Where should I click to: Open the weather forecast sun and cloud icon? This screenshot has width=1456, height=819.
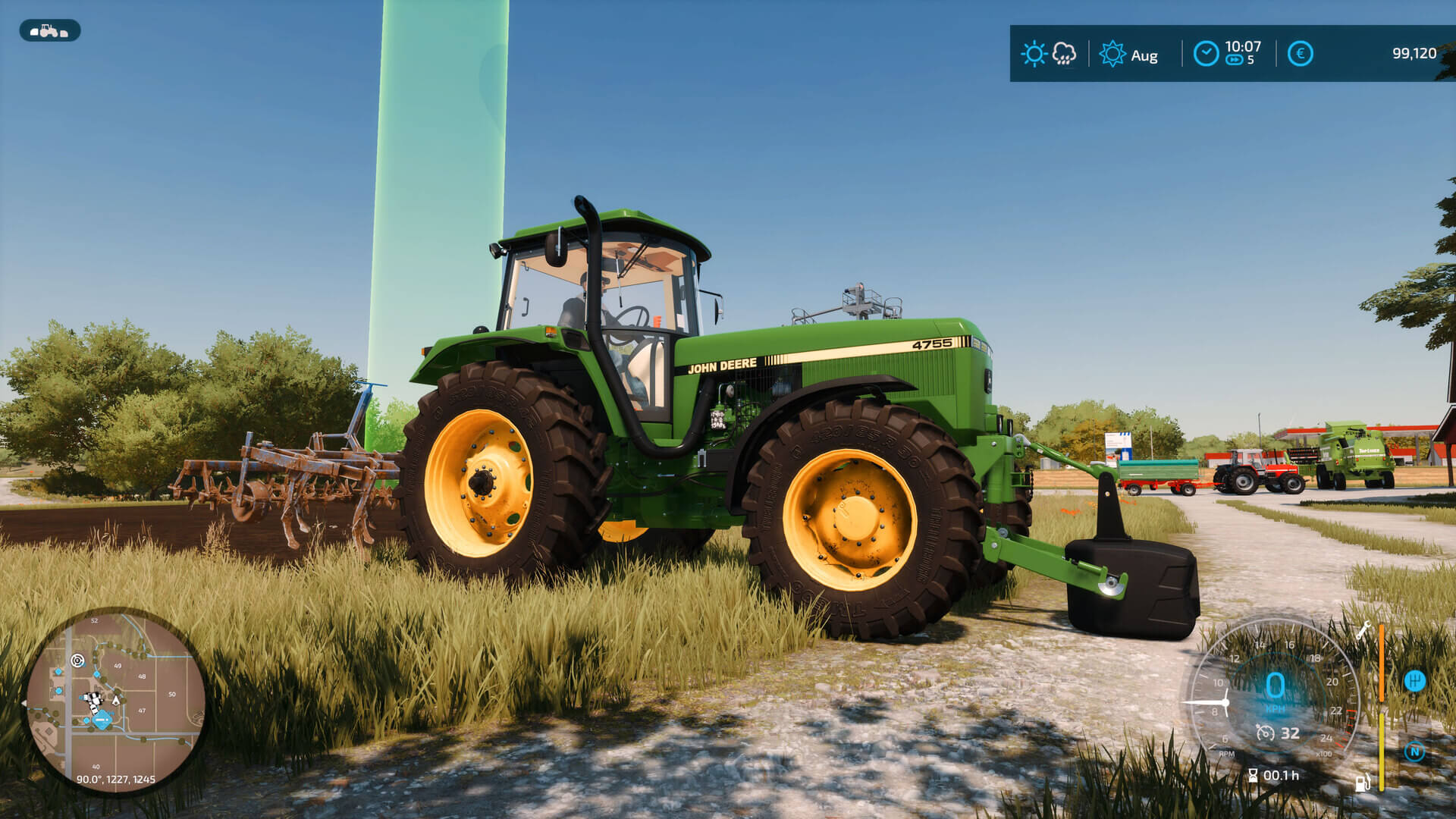[x=1049, y=54]
